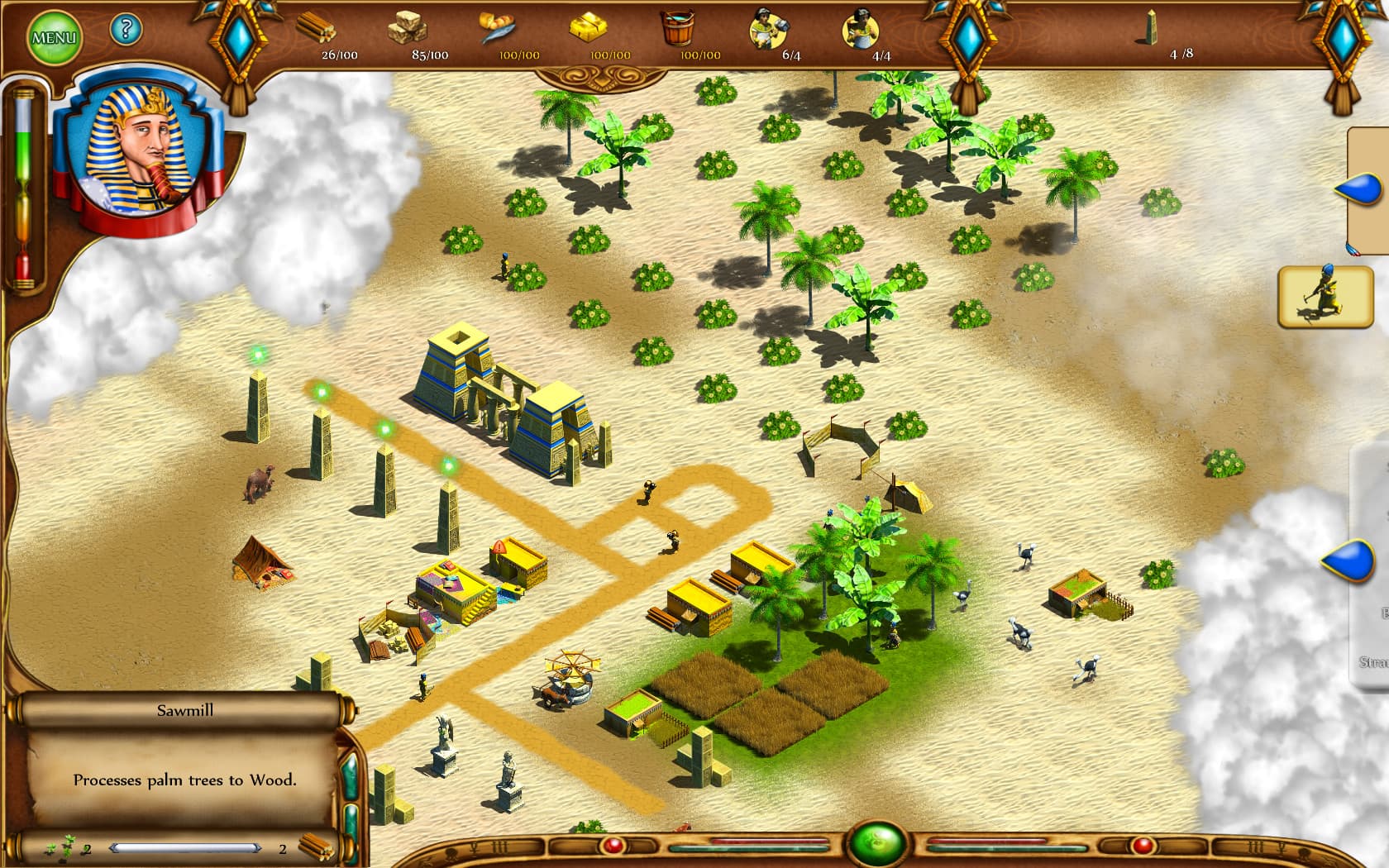Click the Sawmill worker assignment slider track
1389x868 pixels.
pyautogui.click(x=186, y=847)
